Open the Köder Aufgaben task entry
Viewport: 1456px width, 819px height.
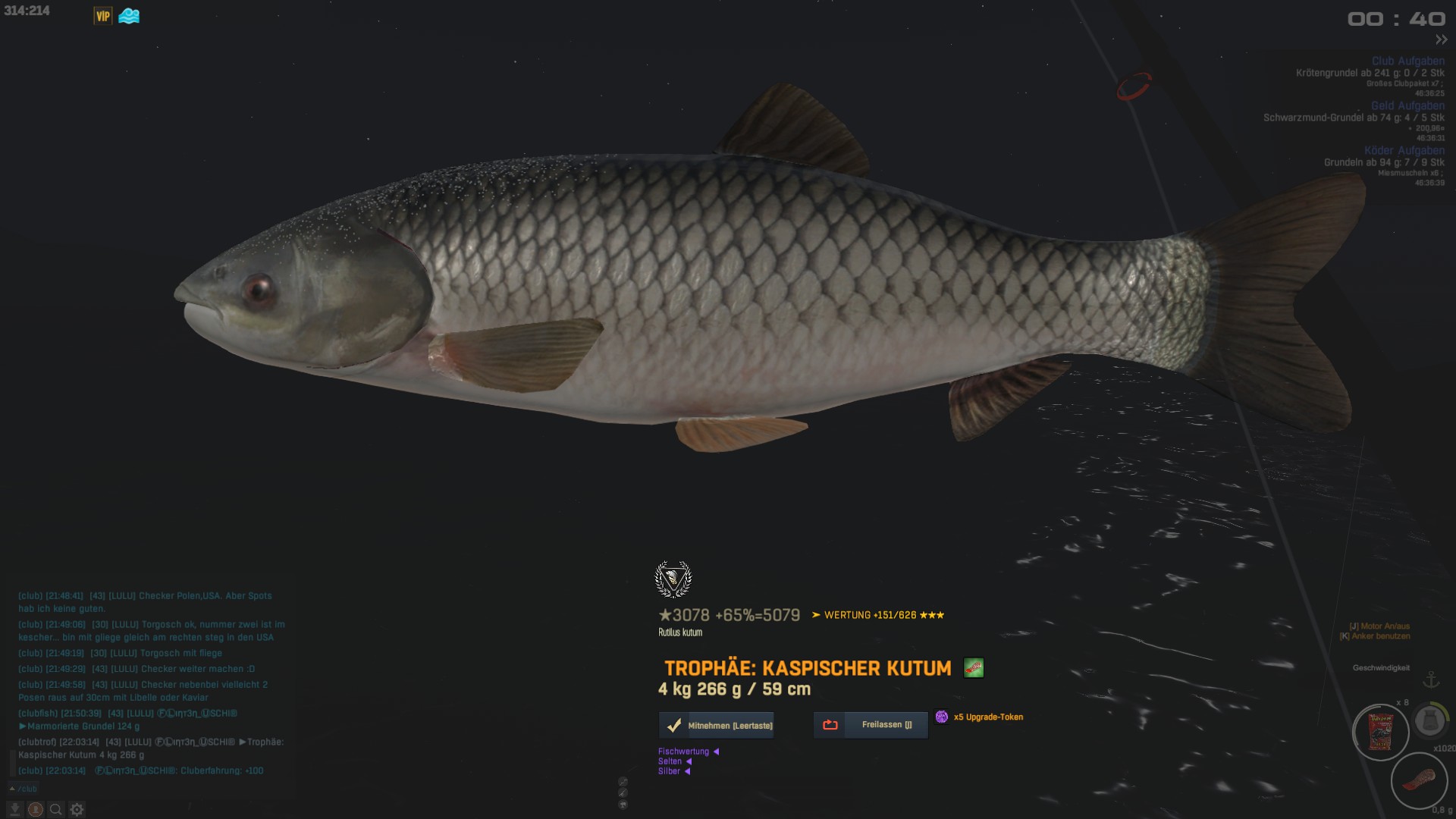1404,150
